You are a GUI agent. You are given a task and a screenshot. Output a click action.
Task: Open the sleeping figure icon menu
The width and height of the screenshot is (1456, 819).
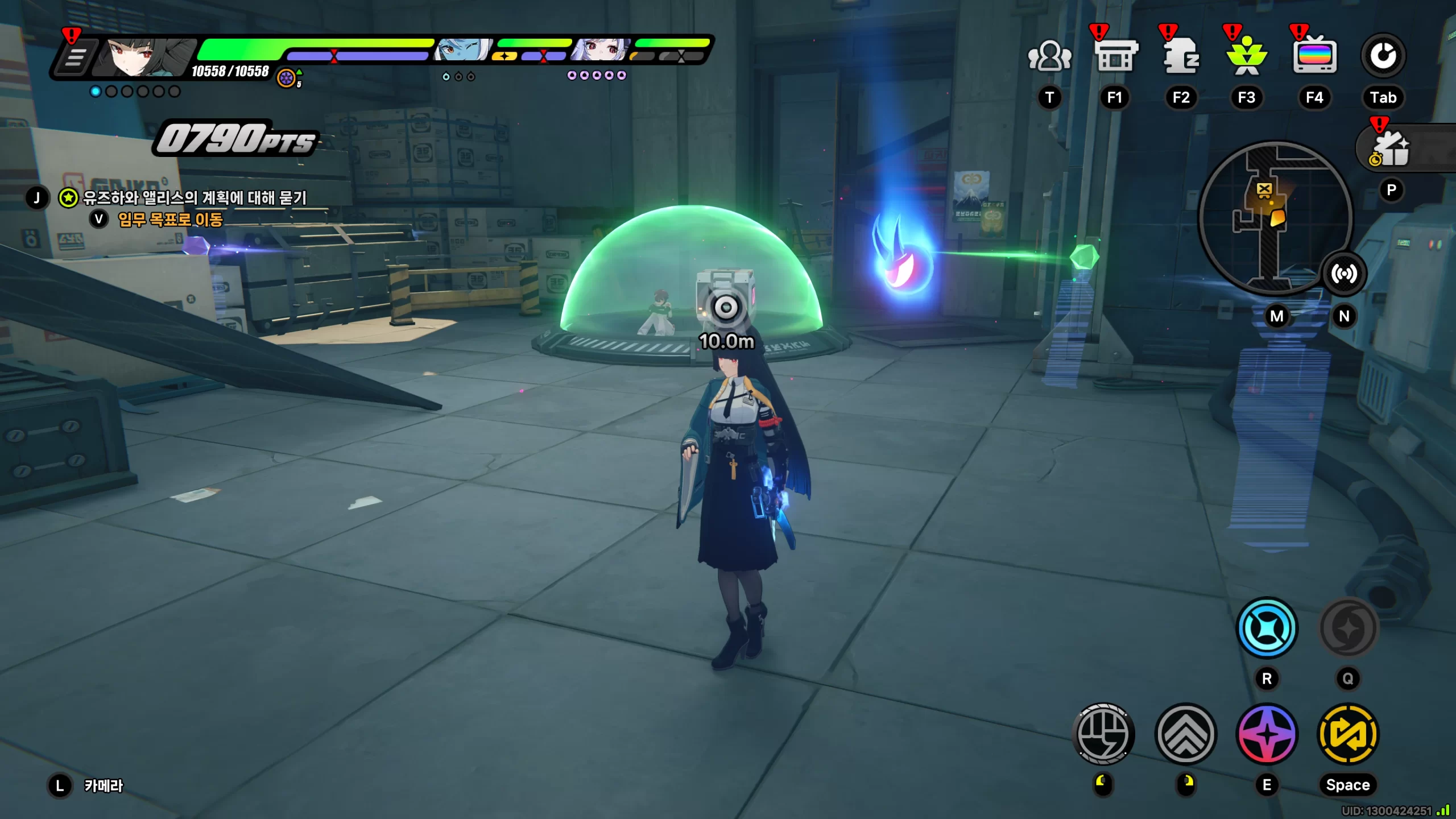[1181, 57]
